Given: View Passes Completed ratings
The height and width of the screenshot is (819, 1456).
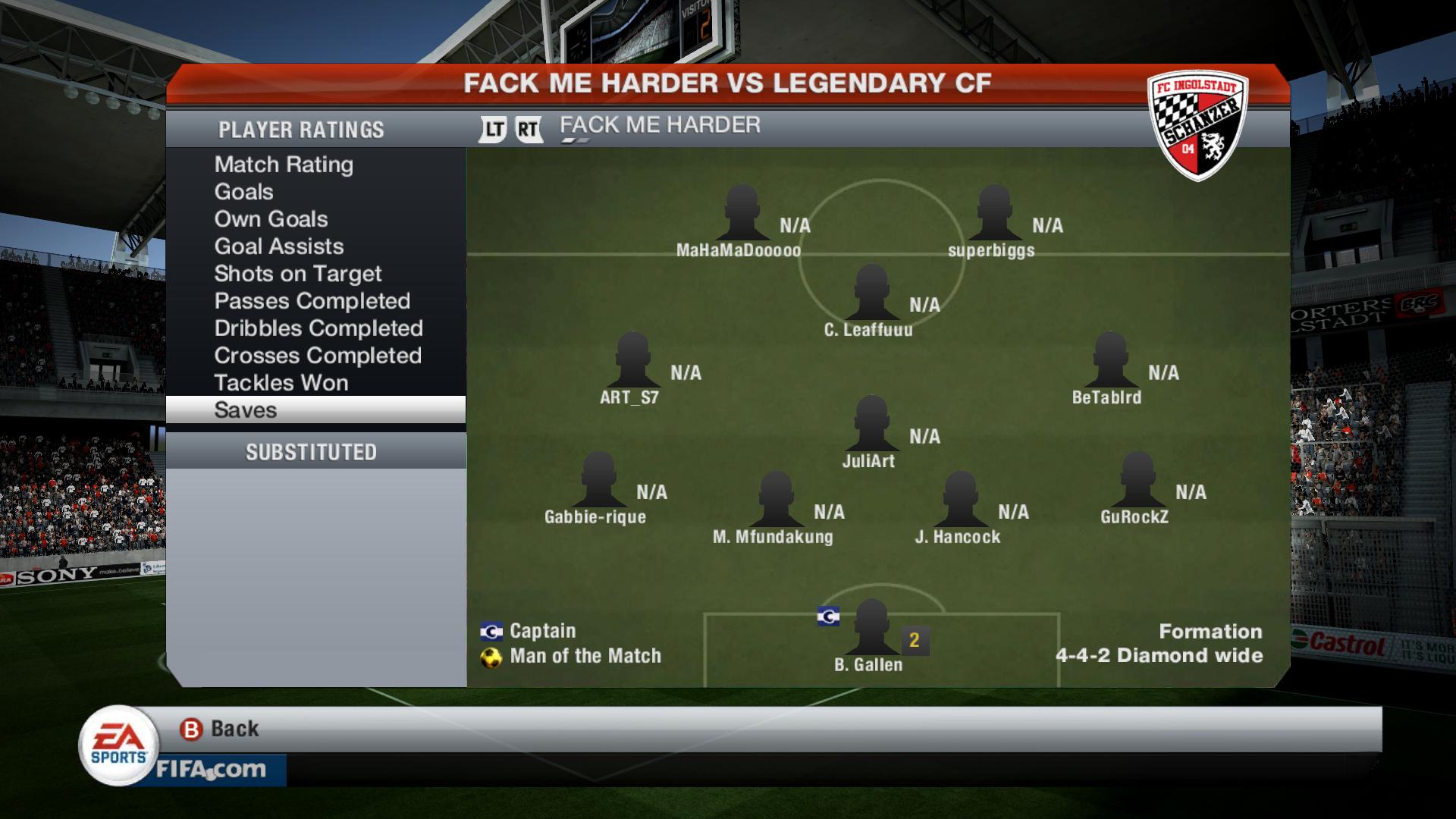Looking at the screenshot, I should click(x=312, y=301).
